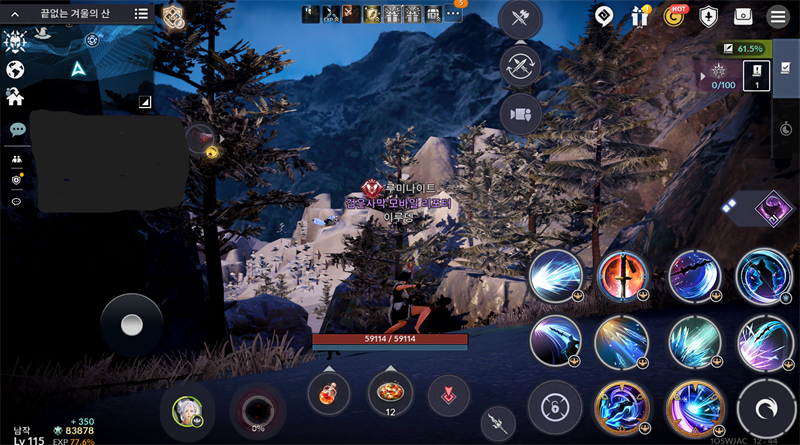Tap the shield with down arrow icon

[709, 17]
